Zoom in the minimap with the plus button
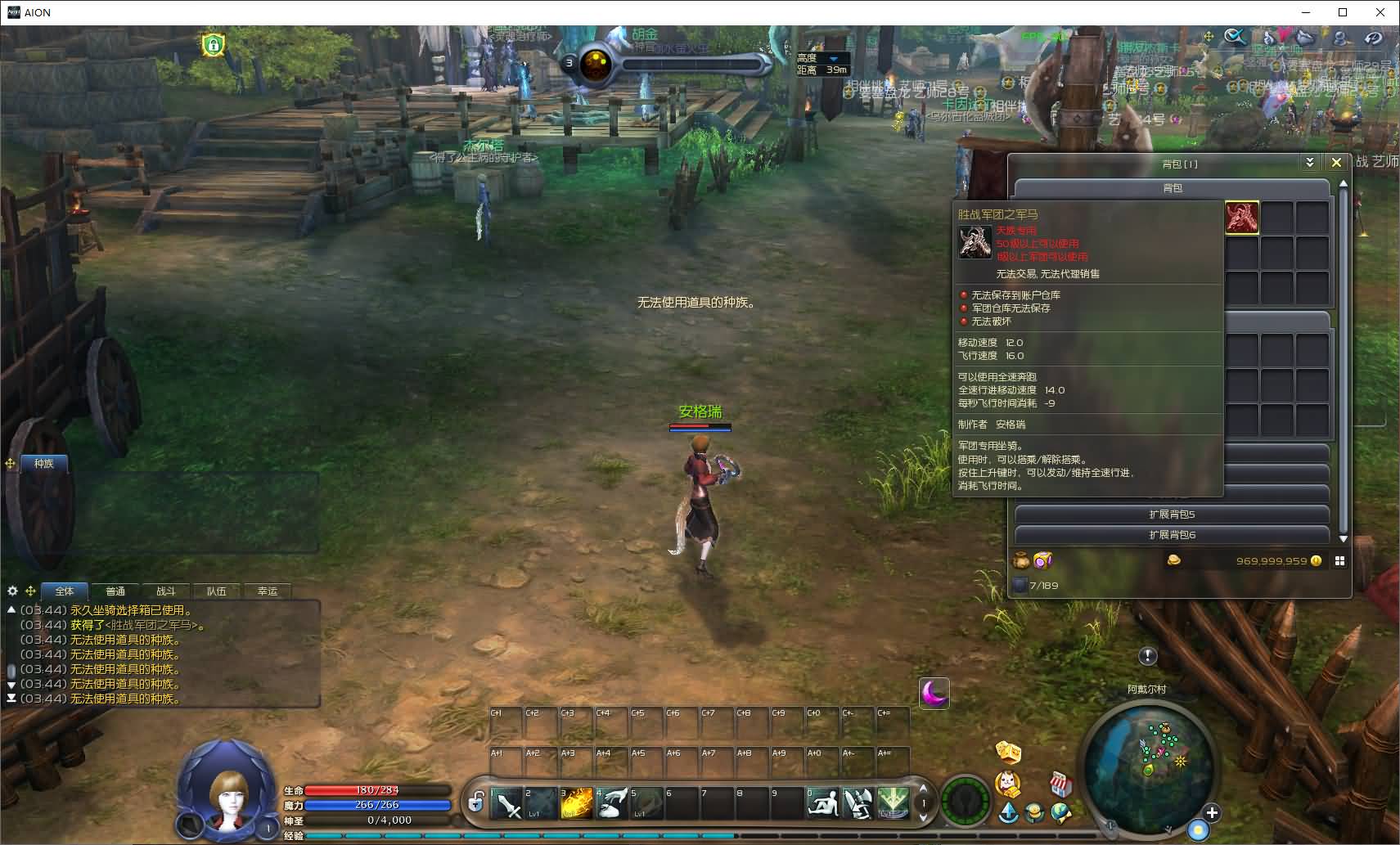The image size is (1400, 845). [1212, 812]
